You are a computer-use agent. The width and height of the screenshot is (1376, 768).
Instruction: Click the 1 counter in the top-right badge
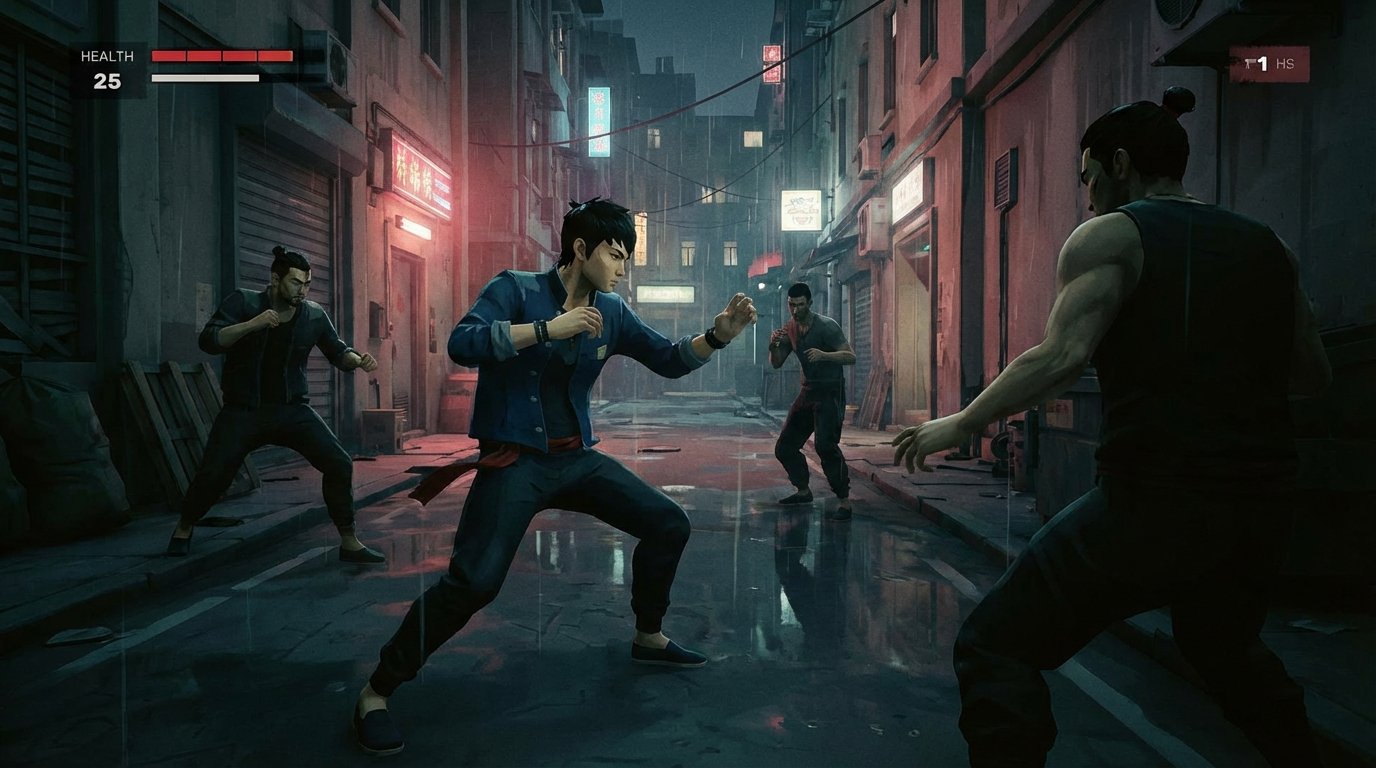coord(1263,63)
